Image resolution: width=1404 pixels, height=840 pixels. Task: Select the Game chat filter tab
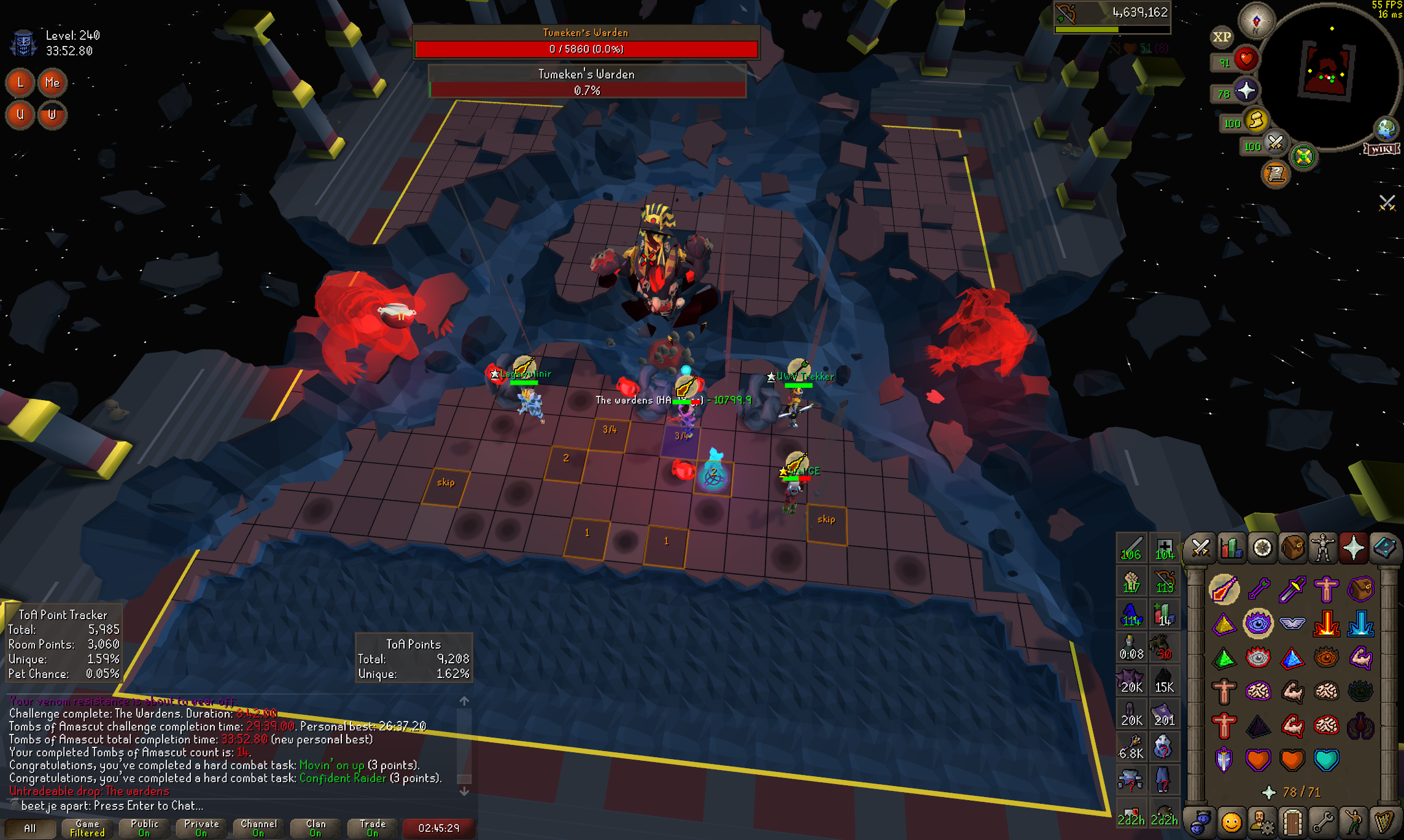coord(87,828)
